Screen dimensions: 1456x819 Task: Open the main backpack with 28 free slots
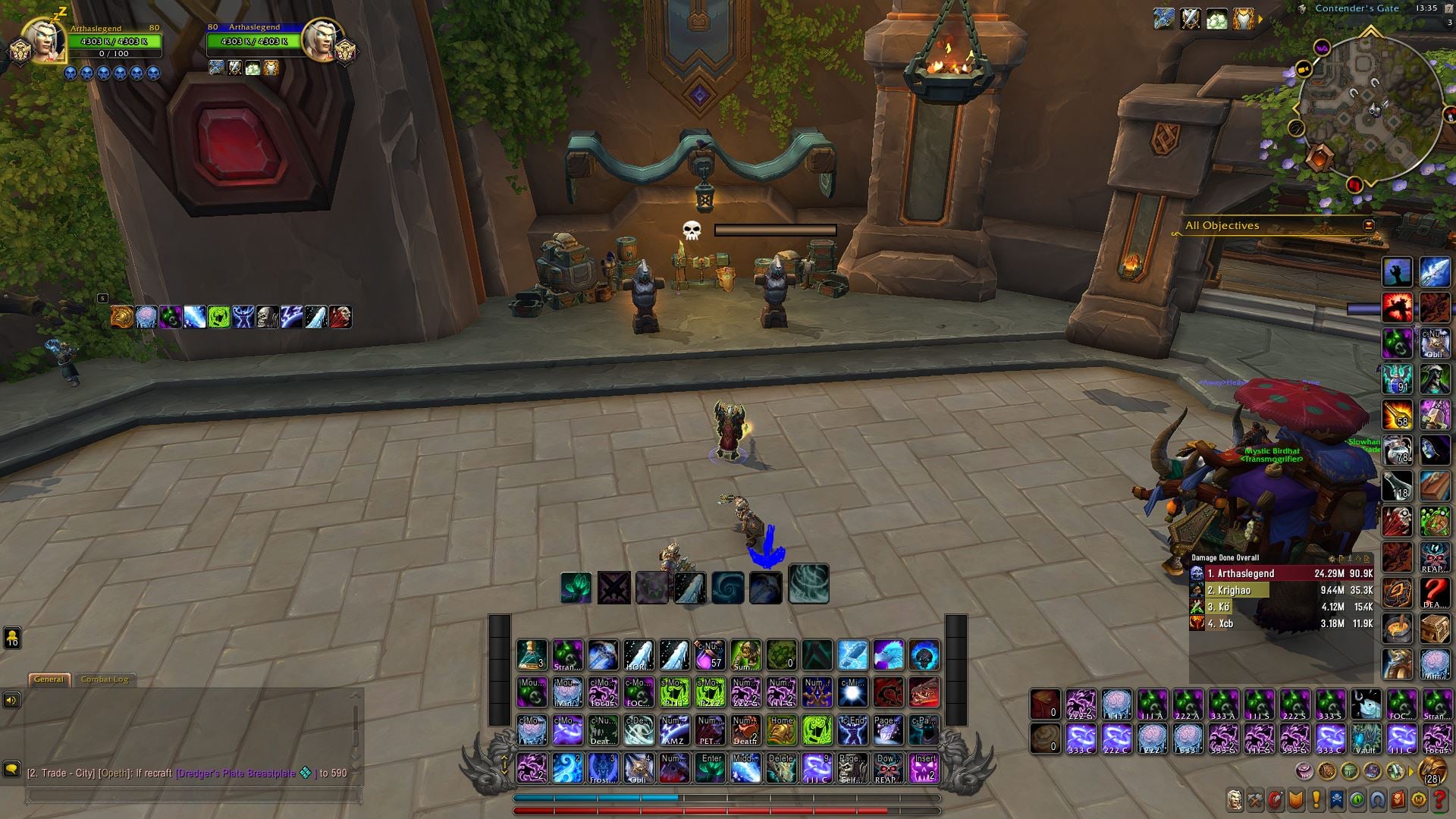(1432, 773)
